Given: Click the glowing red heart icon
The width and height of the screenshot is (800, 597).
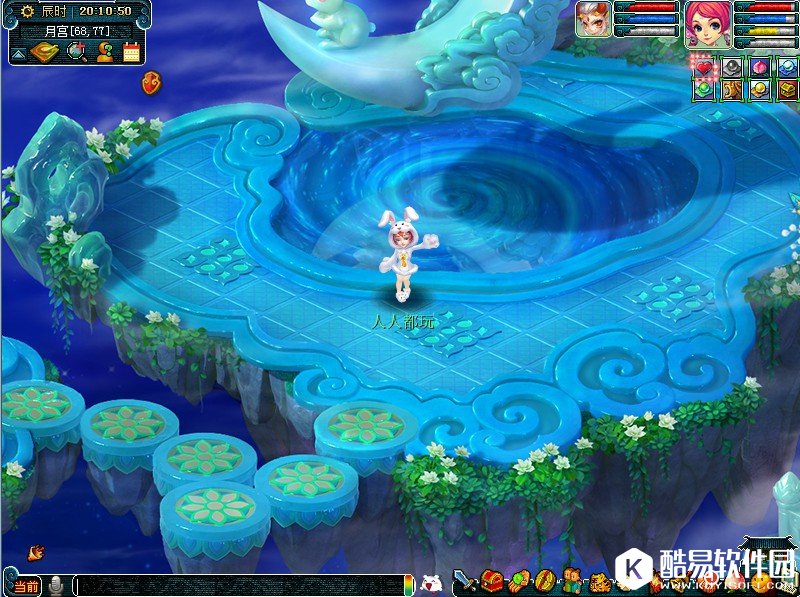Looking at the screenshot, I should point(704,67).
